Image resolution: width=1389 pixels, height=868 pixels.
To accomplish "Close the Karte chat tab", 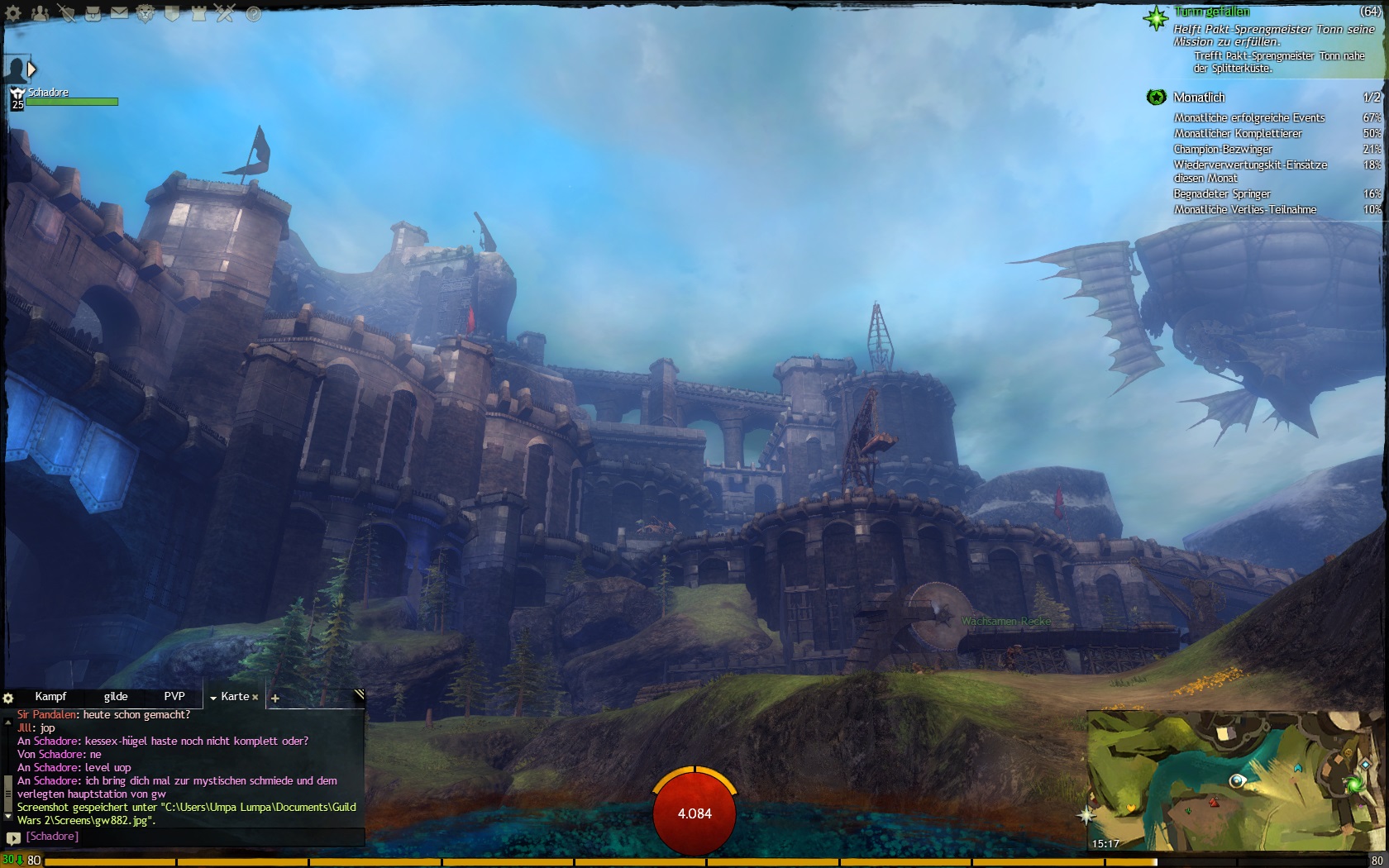I will click(255, 697).
